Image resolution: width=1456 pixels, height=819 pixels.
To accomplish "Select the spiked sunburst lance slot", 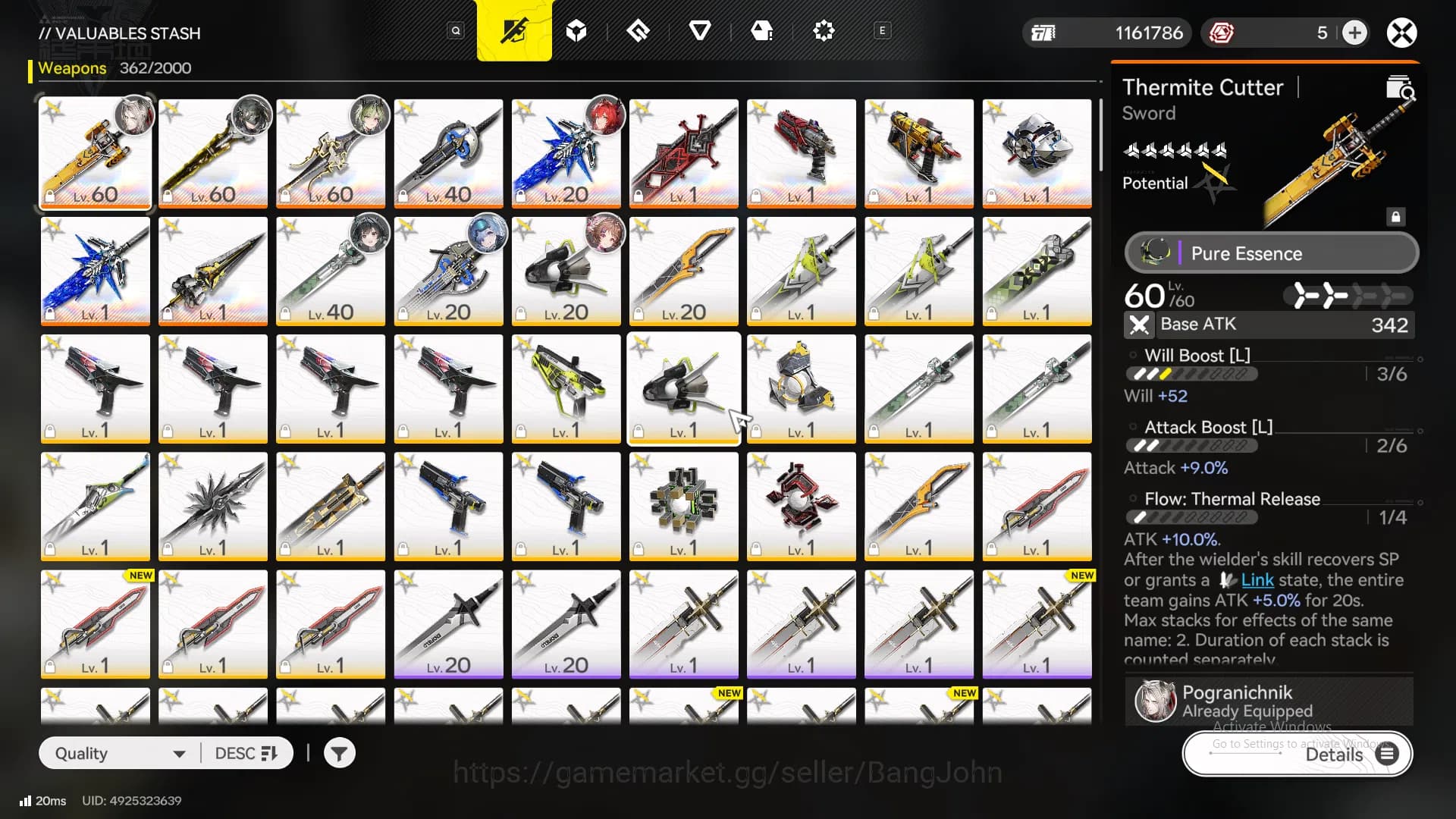I will 213,506.
